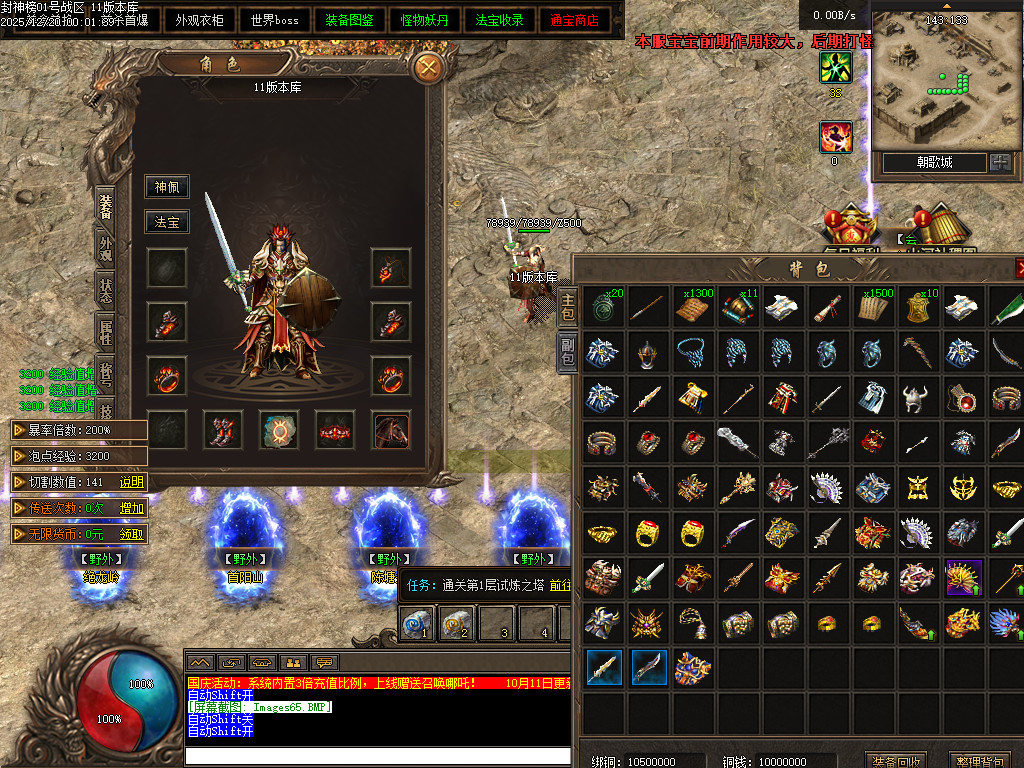Select the equipped horse mount slot
This screenshot has height=768, width=1024.
point(391,430)
